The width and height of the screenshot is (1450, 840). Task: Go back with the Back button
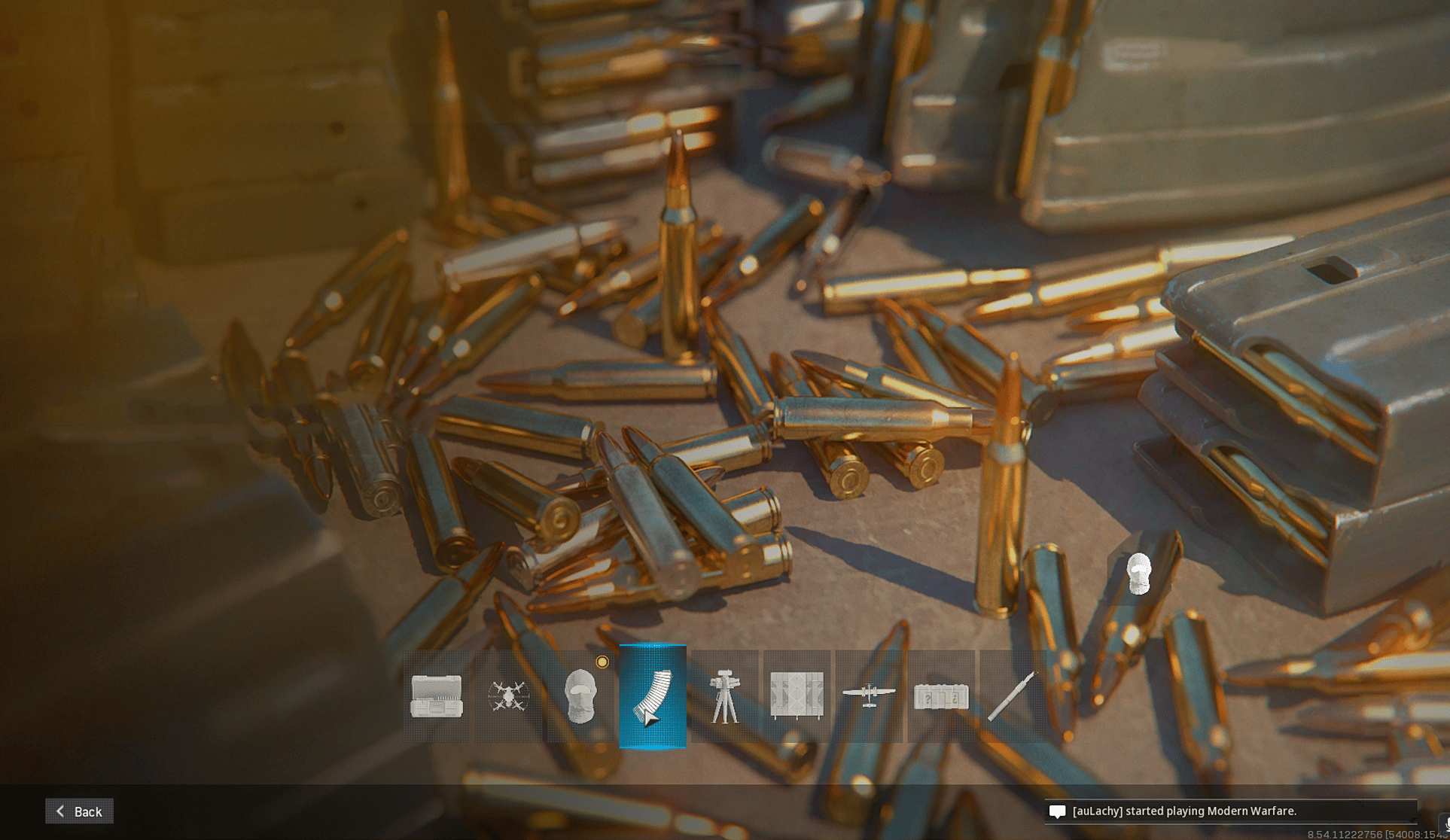pos(79,811)
